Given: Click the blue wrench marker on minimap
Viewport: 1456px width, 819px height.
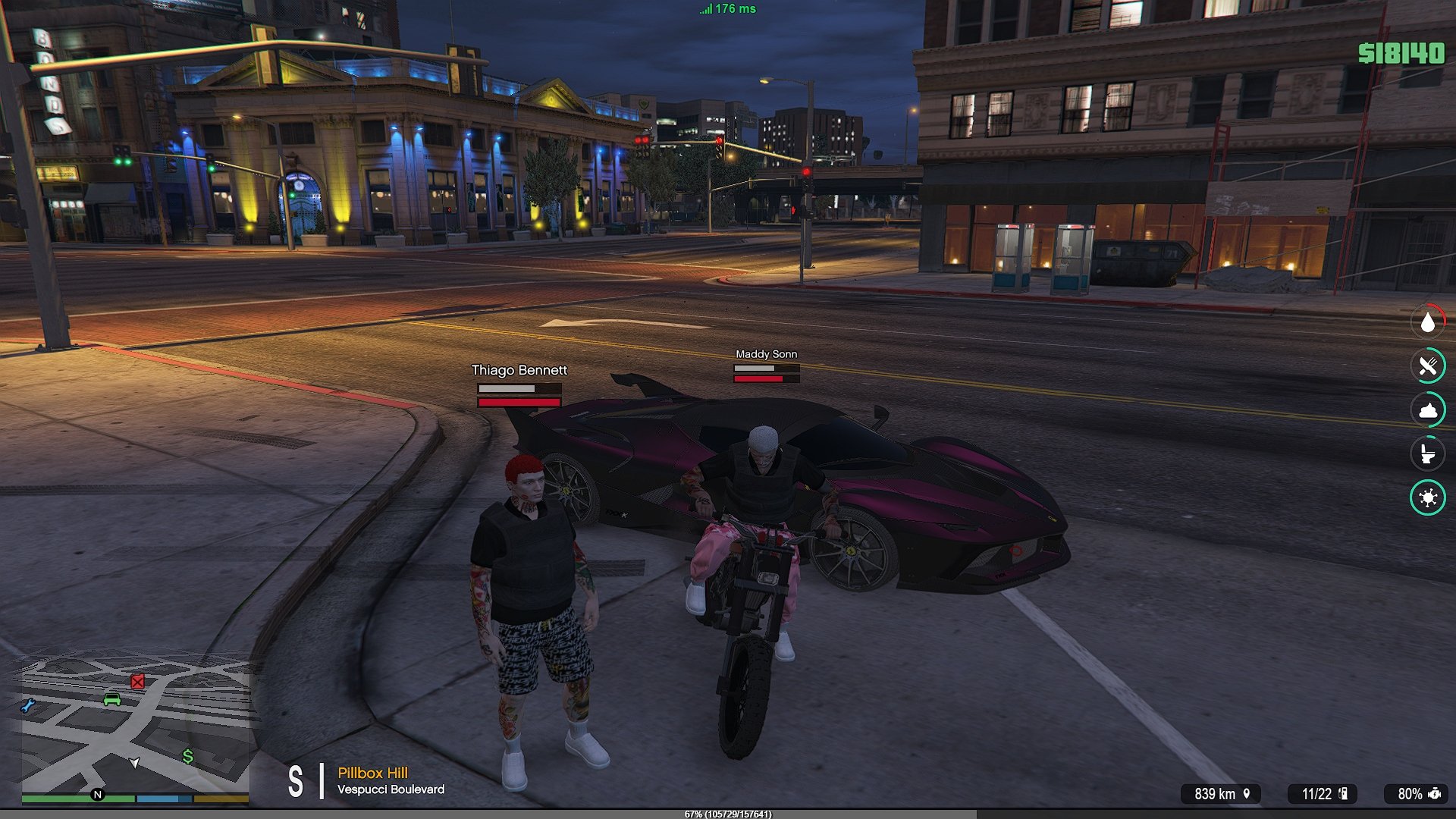Looking at the screenshot, I should (x=28, y=706).
